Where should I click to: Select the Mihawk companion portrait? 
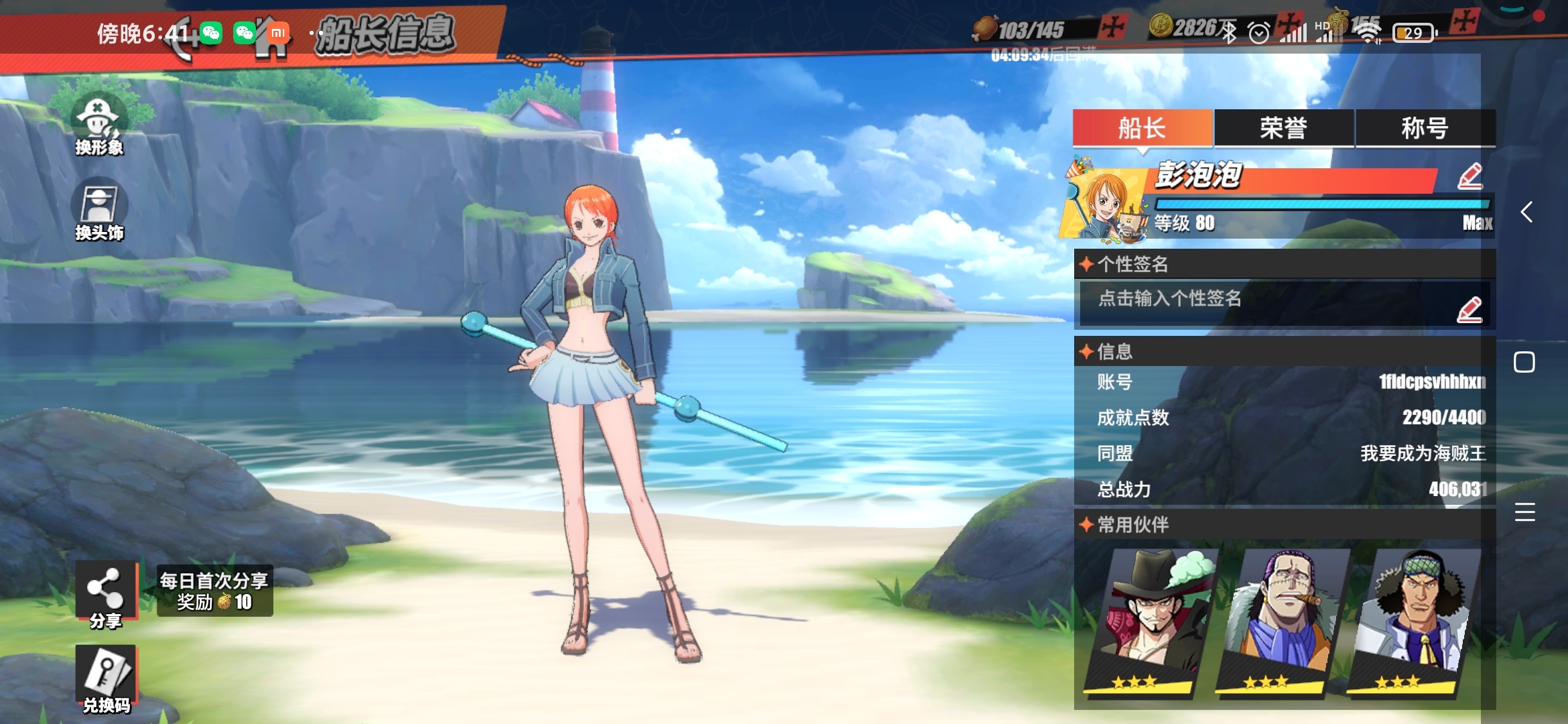click(x=1150, y=620)
